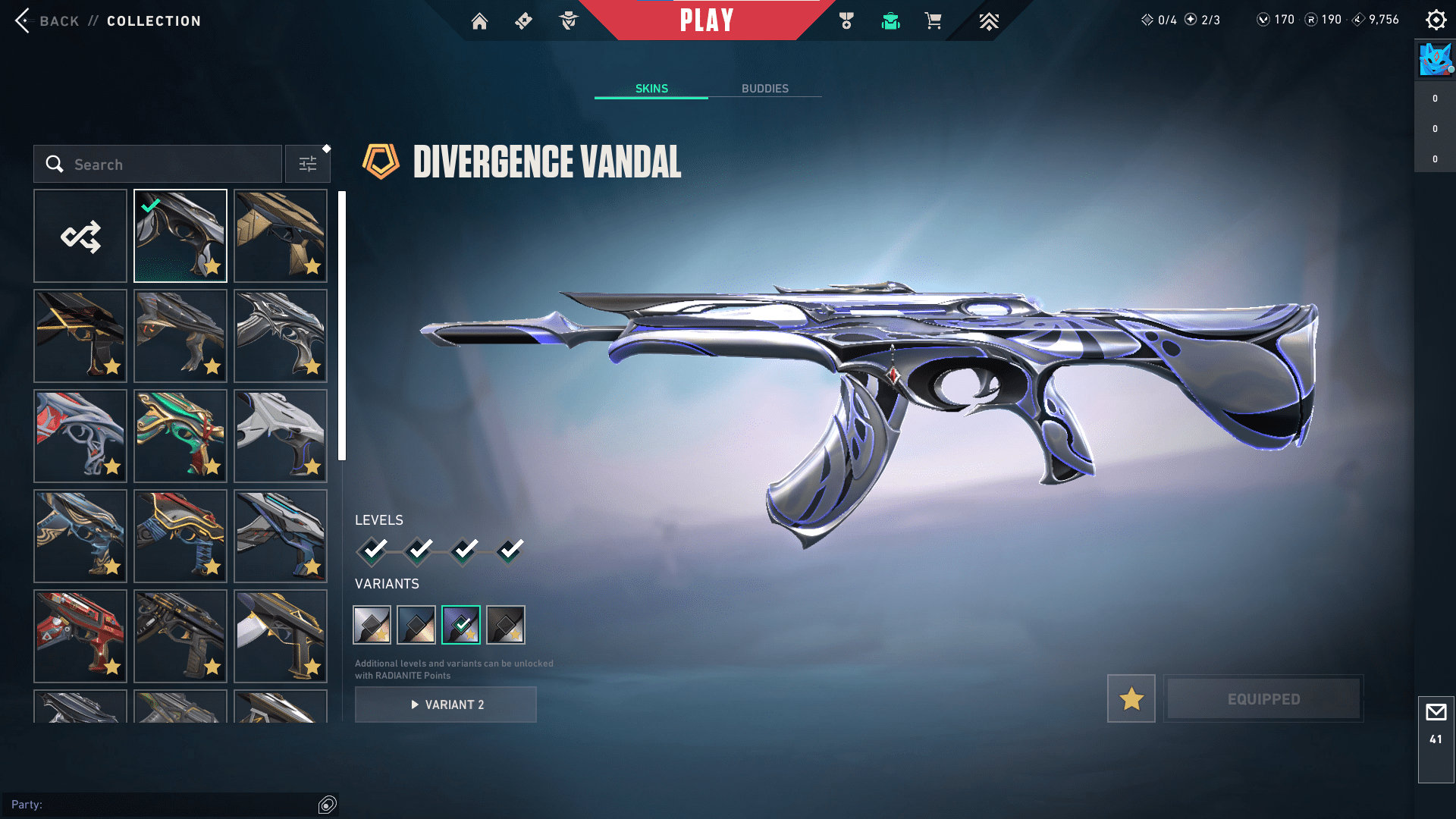The image size is (1456, 819).
Task: Open the skin filter options
Action: point(308,165)
